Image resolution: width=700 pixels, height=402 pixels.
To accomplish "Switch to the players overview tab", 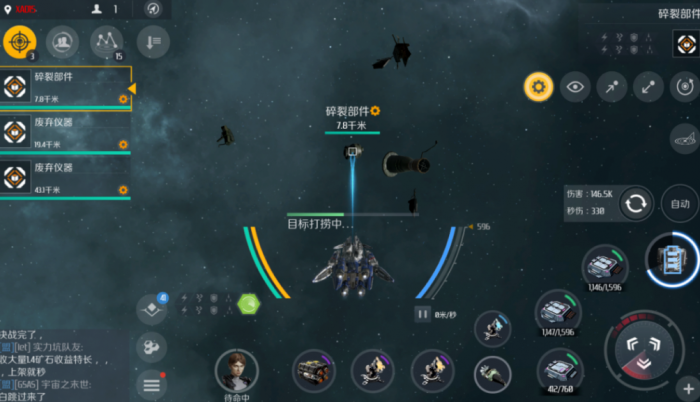I will pyautogui.click(x=62, y=41).
